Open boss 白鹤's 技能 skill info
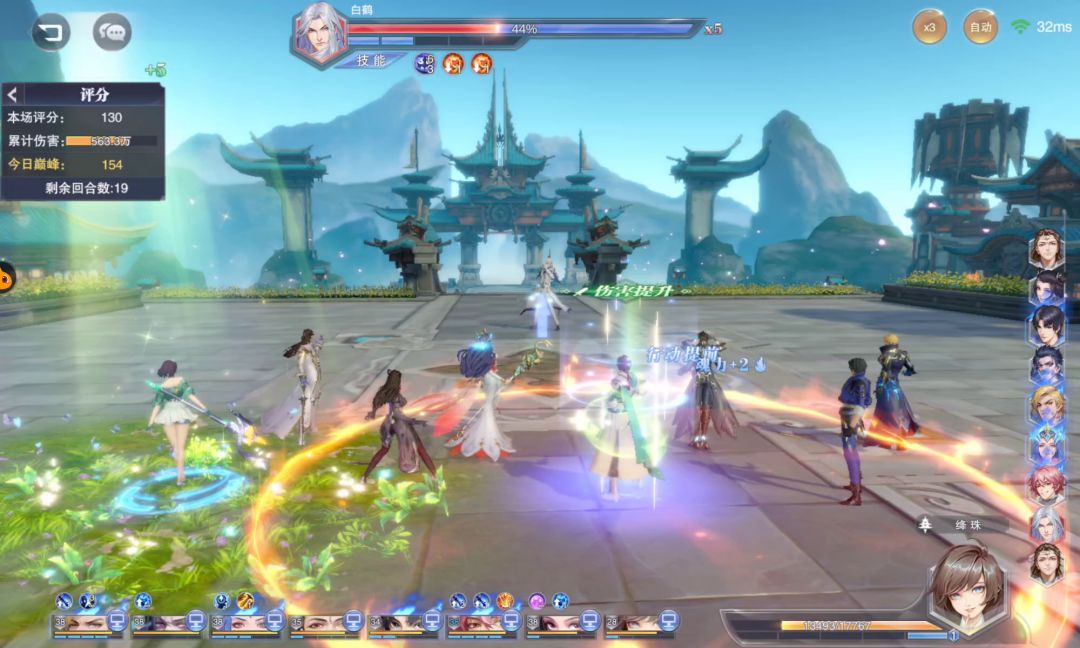 370,60
